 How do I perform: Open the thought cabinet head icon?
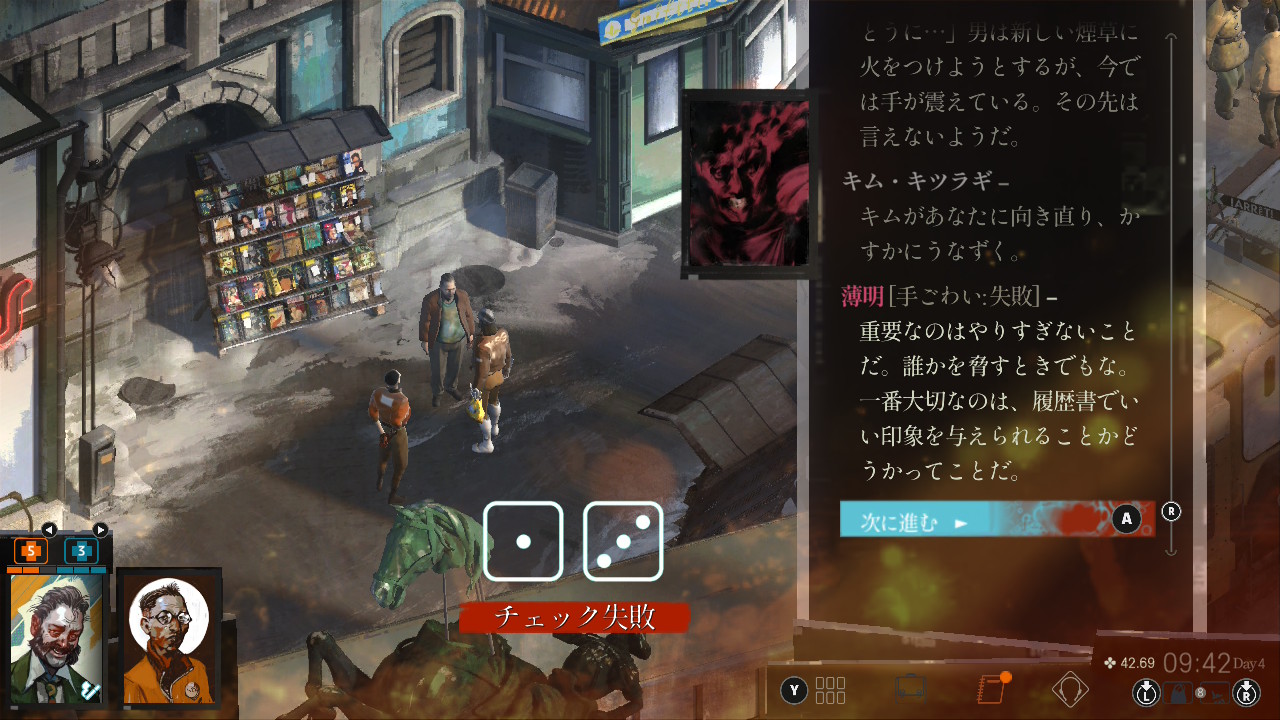click(1070, 689)
